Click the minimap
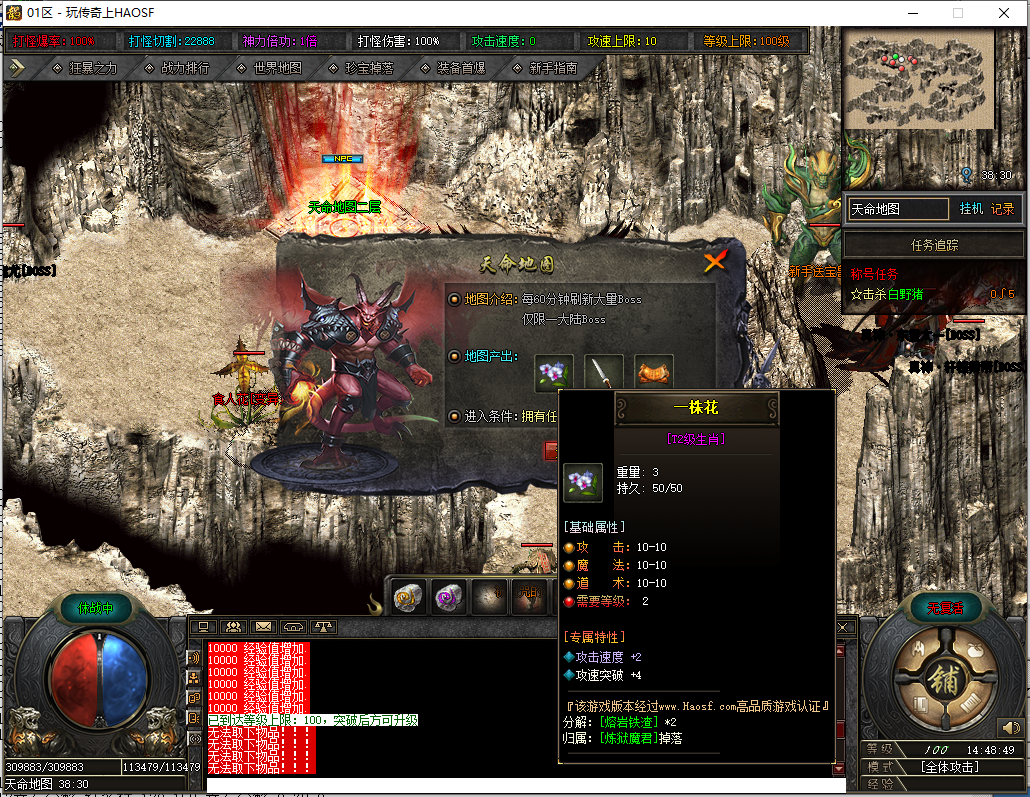This screenshot has height=797, width=1030. (x=919, y=78)
